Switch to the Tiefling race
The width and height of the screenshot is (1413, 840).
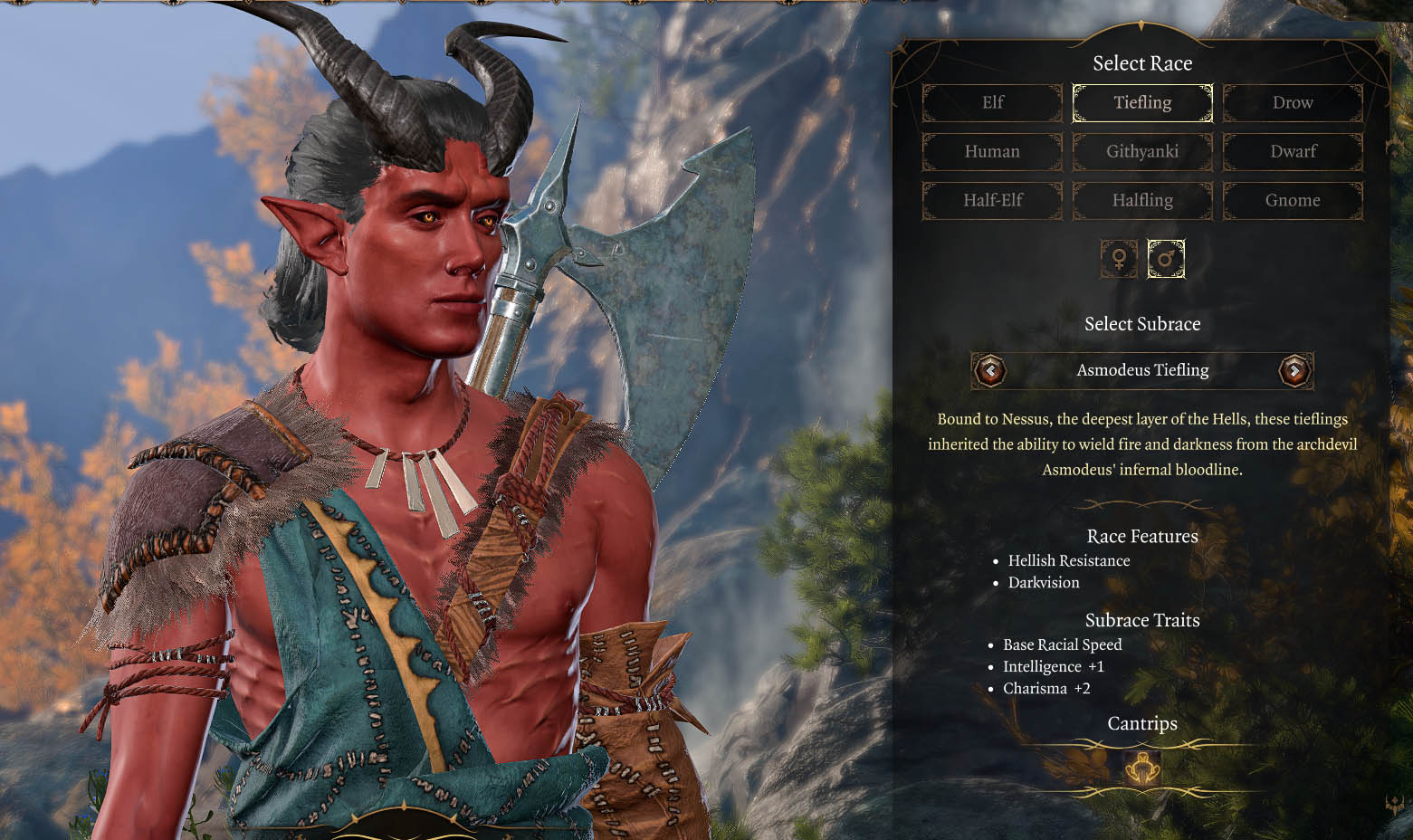click(1142, 102)
